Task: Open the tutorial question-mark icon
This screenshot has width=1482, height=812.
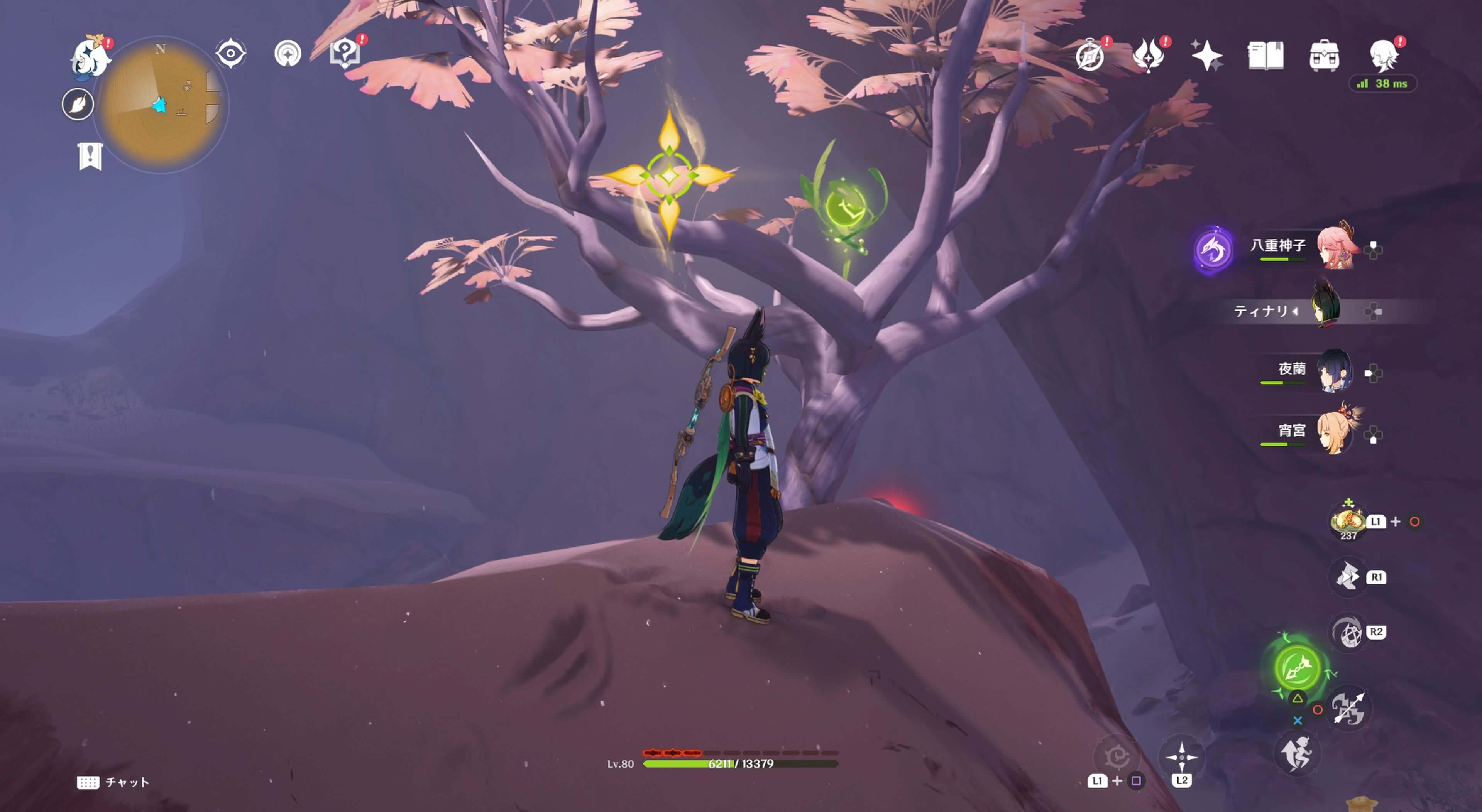Action: coord(345,54)
